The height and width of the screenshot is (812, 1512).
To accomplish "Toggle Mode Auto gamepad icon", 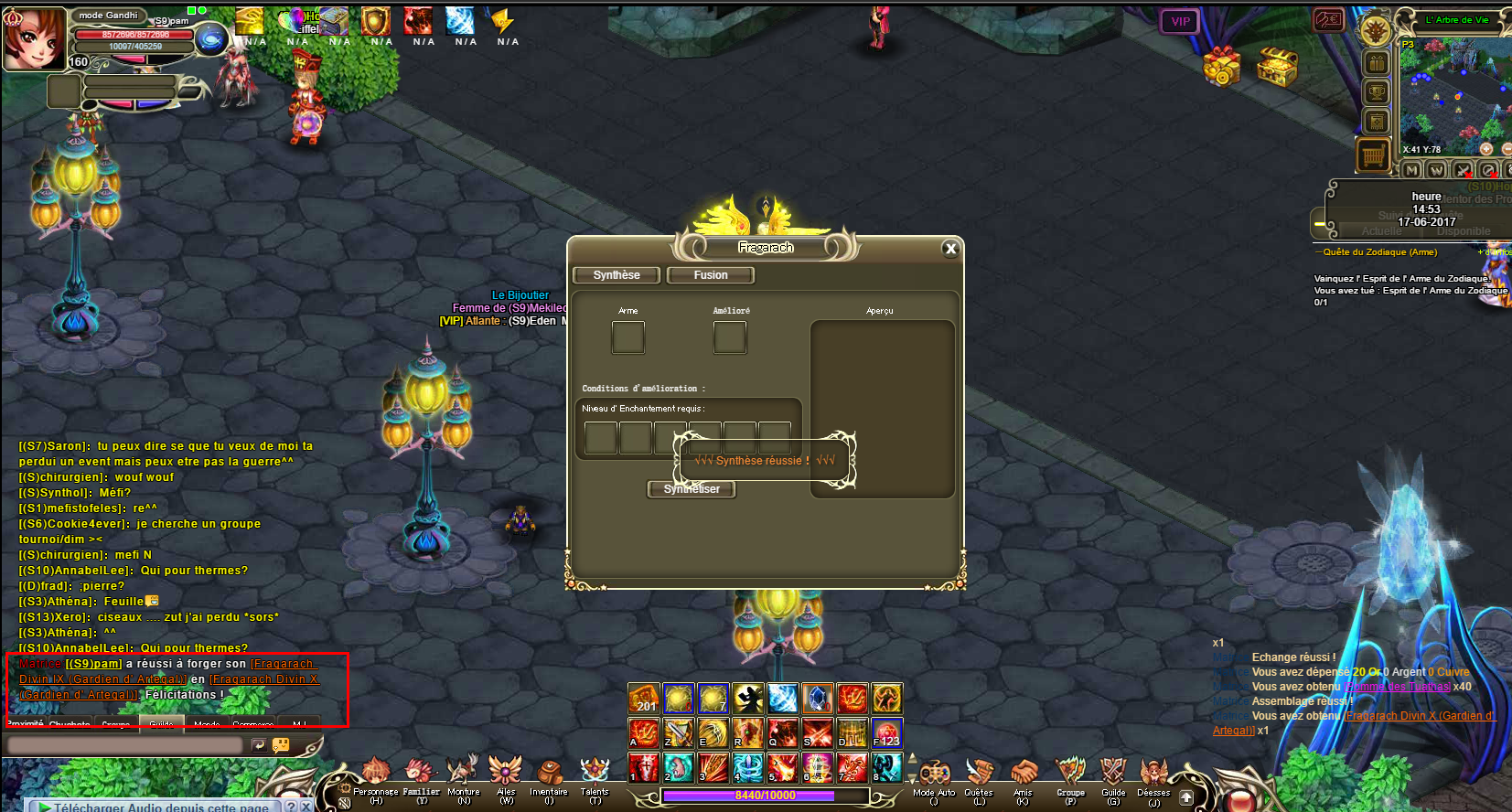I will point(934,775).
